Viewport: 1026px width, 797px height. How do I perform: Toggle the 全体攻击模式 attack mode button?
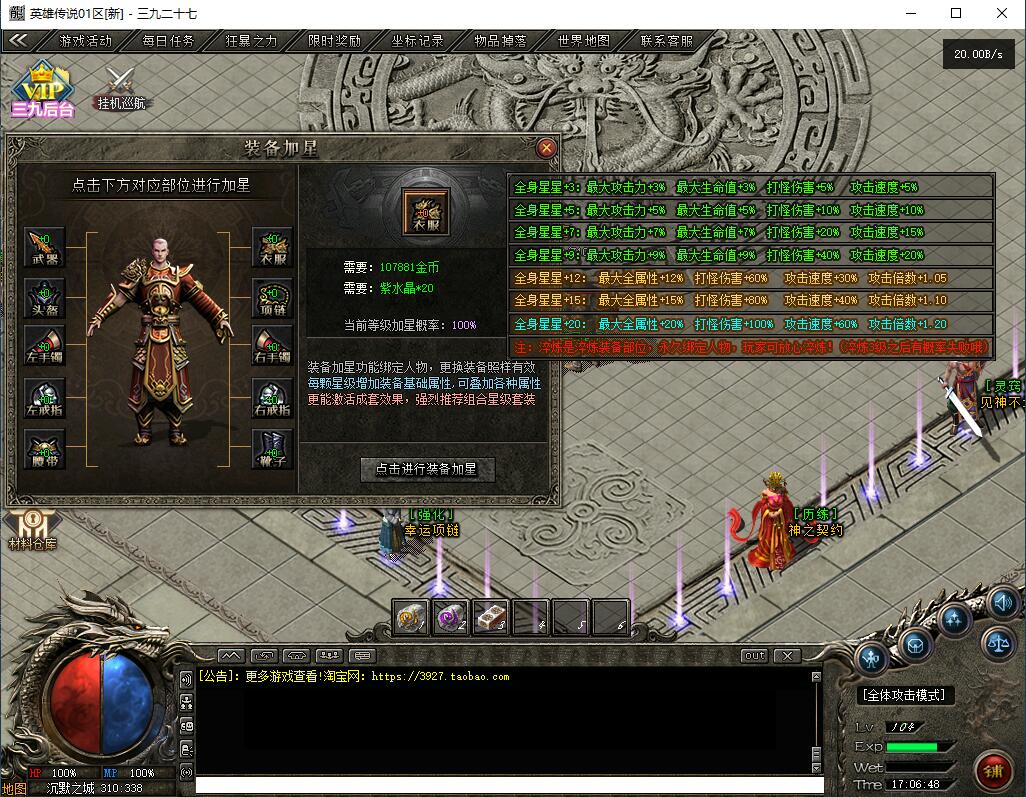click(905, 695)
